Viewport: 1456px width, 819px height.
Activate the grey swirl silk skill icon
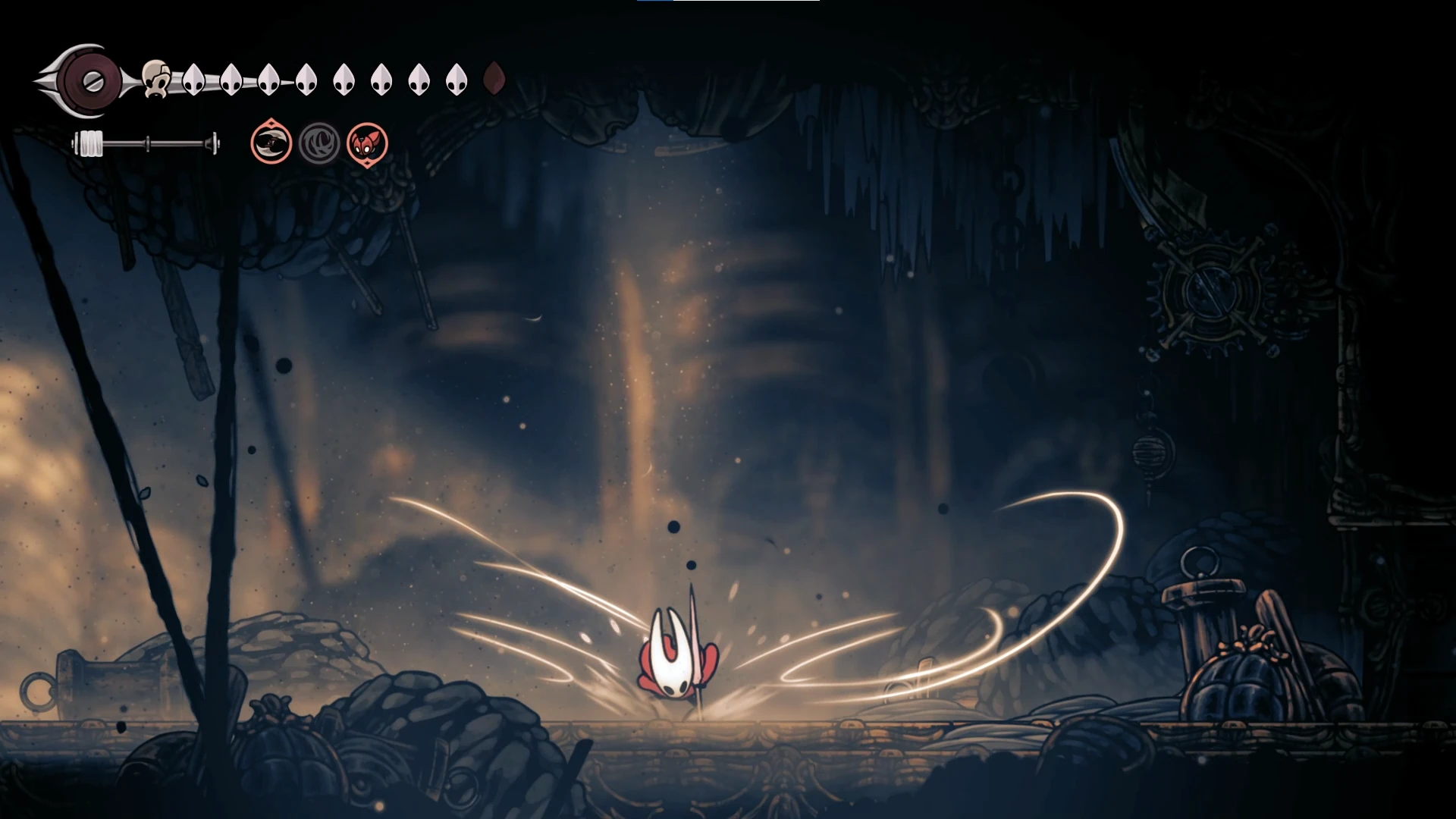click(x=319, y=143)
